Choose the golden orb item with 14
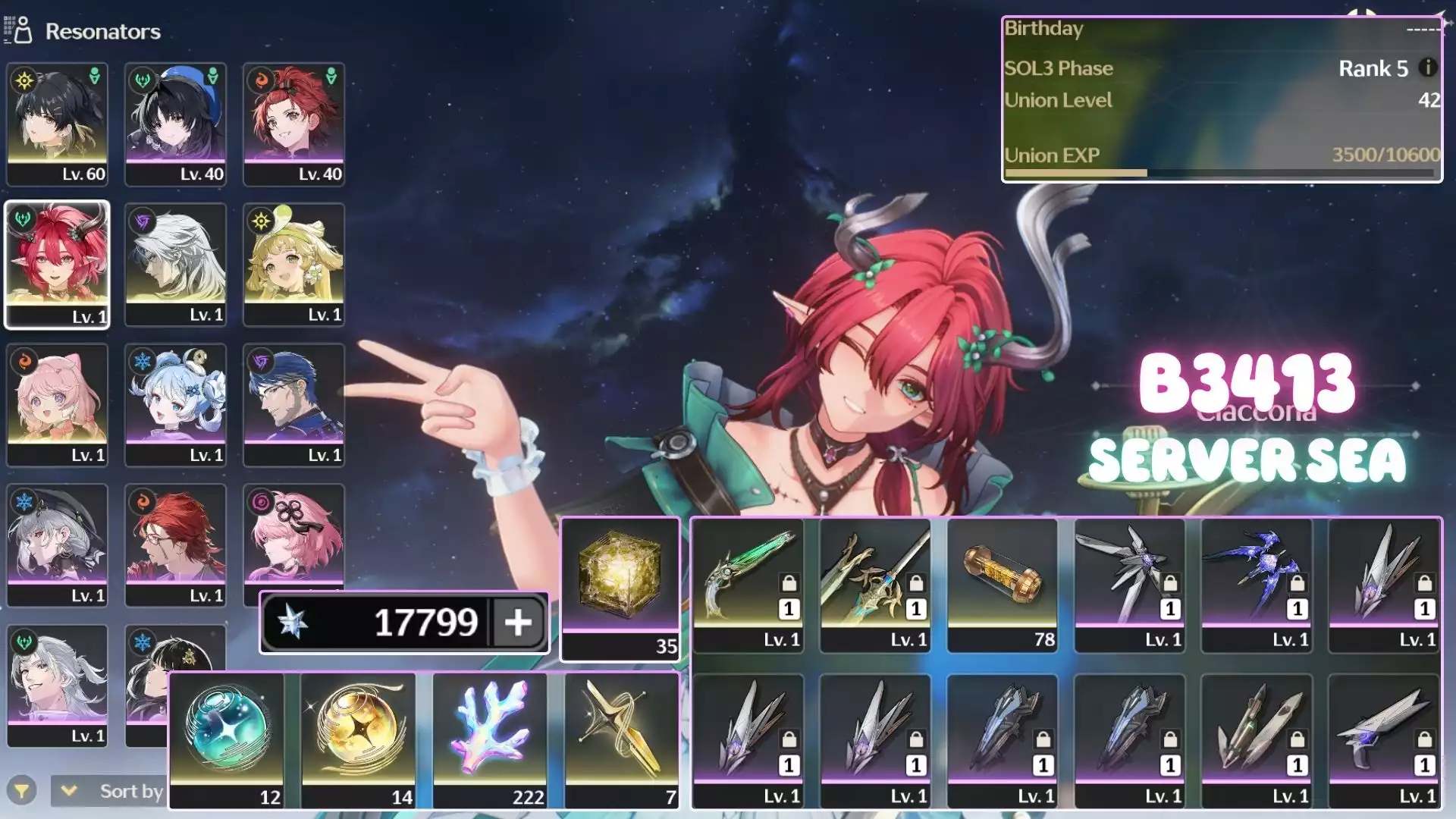 click(x=359, y=739)
